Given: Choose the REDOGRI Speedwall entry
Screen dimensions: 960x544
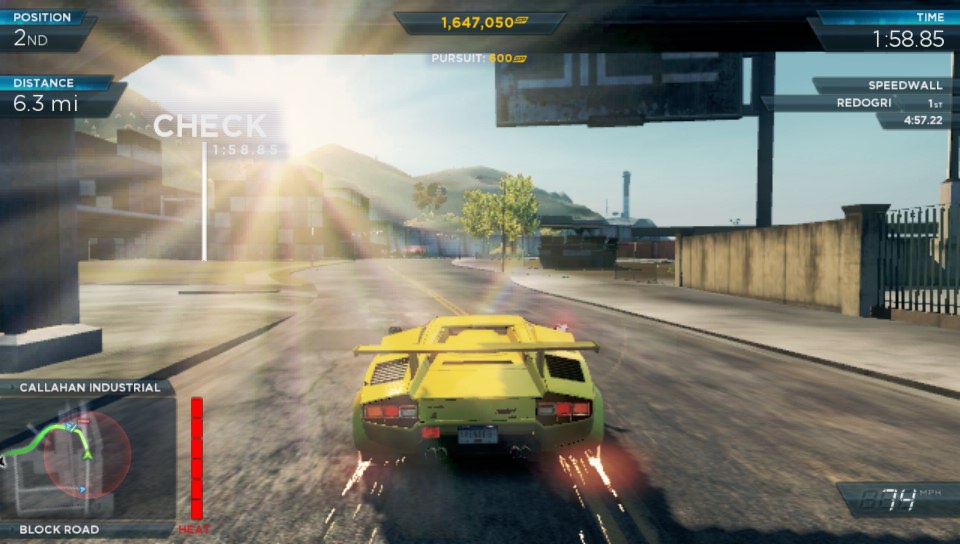Looking at the screenshot, I should [866, 103].
